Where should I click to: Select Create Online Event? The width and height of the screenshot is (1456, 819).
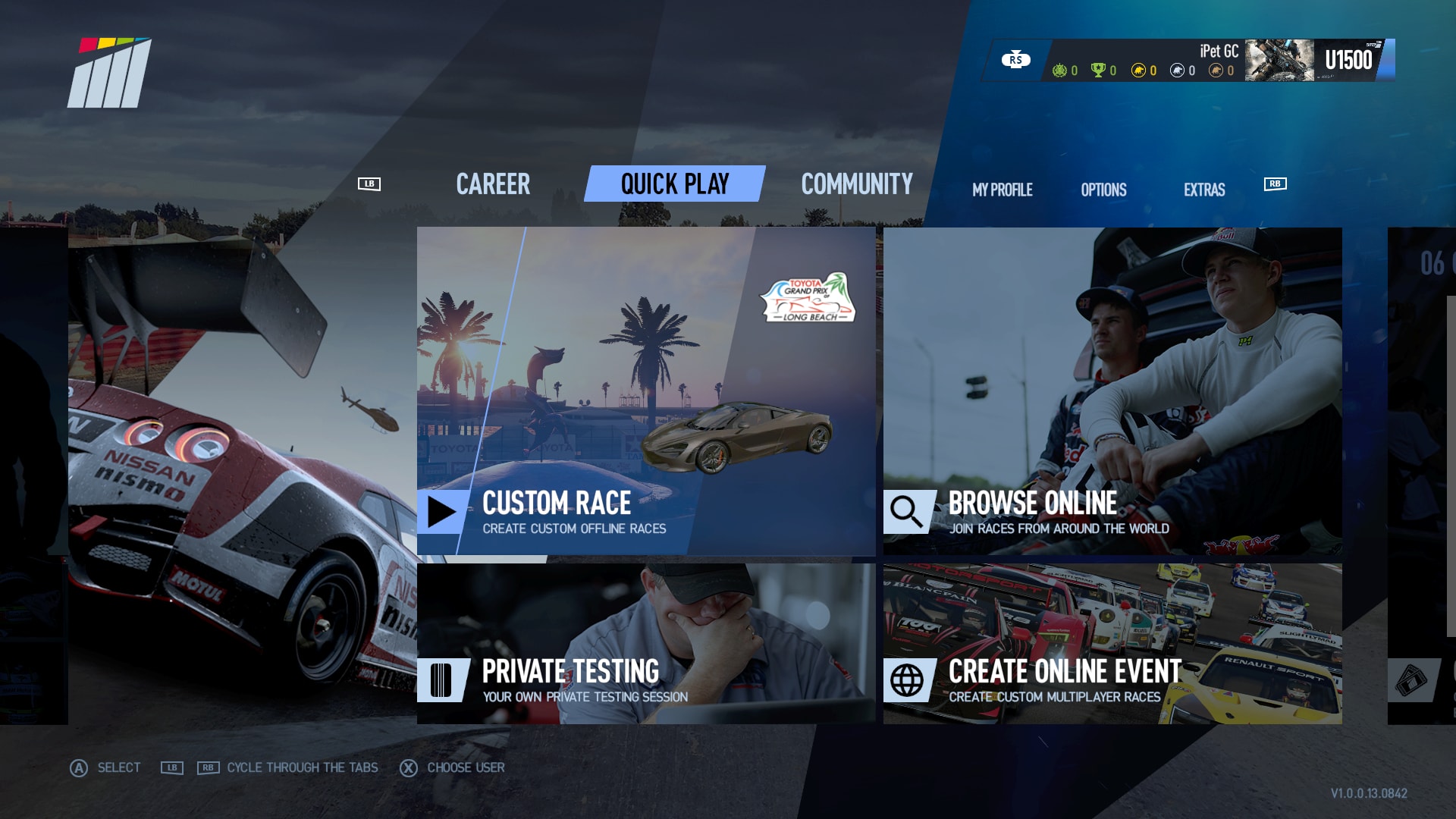pyautogui.click(x=1112, y=643)
